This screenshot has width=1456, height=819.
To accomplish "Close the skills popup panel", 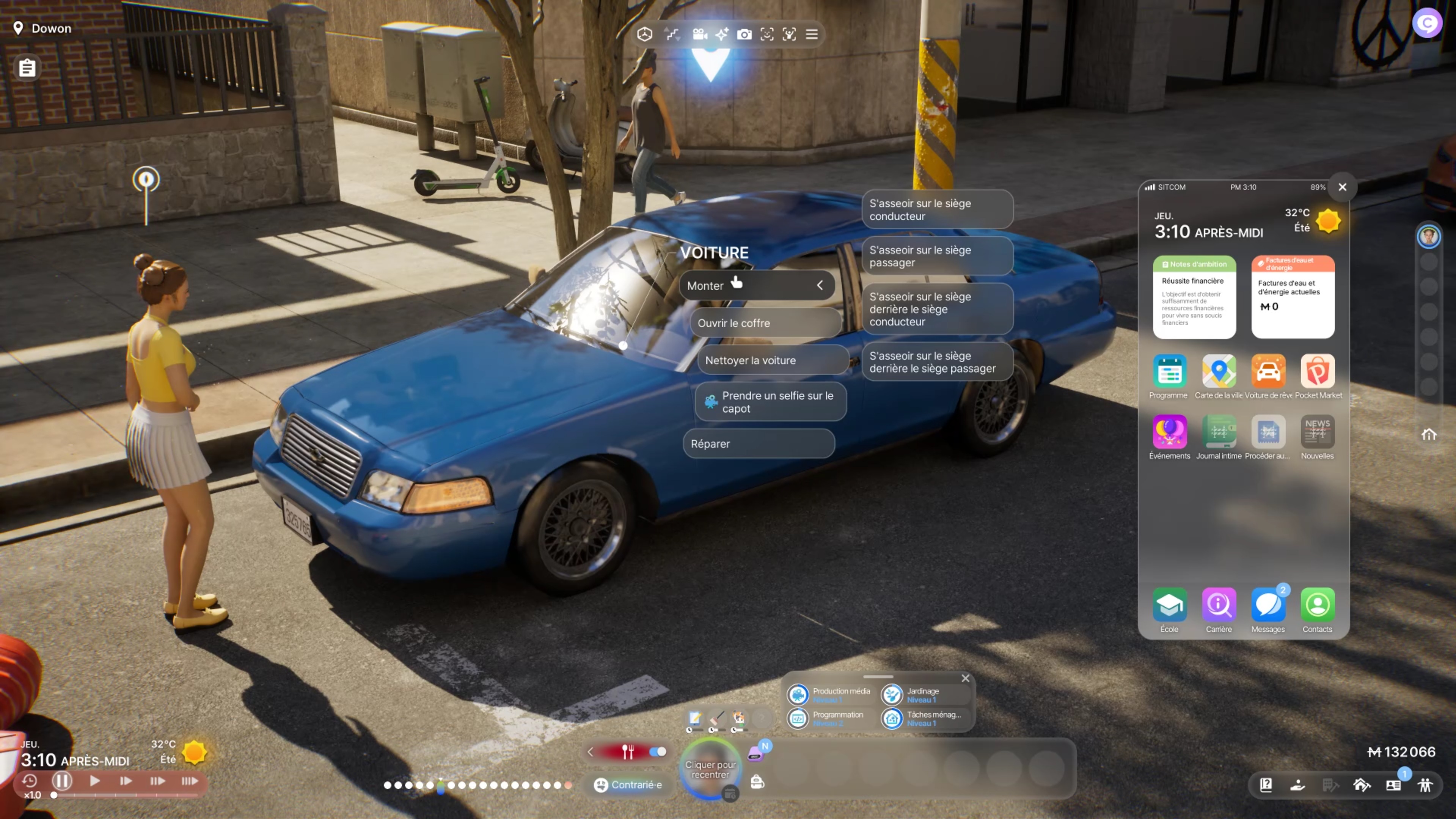I will 965,678.
